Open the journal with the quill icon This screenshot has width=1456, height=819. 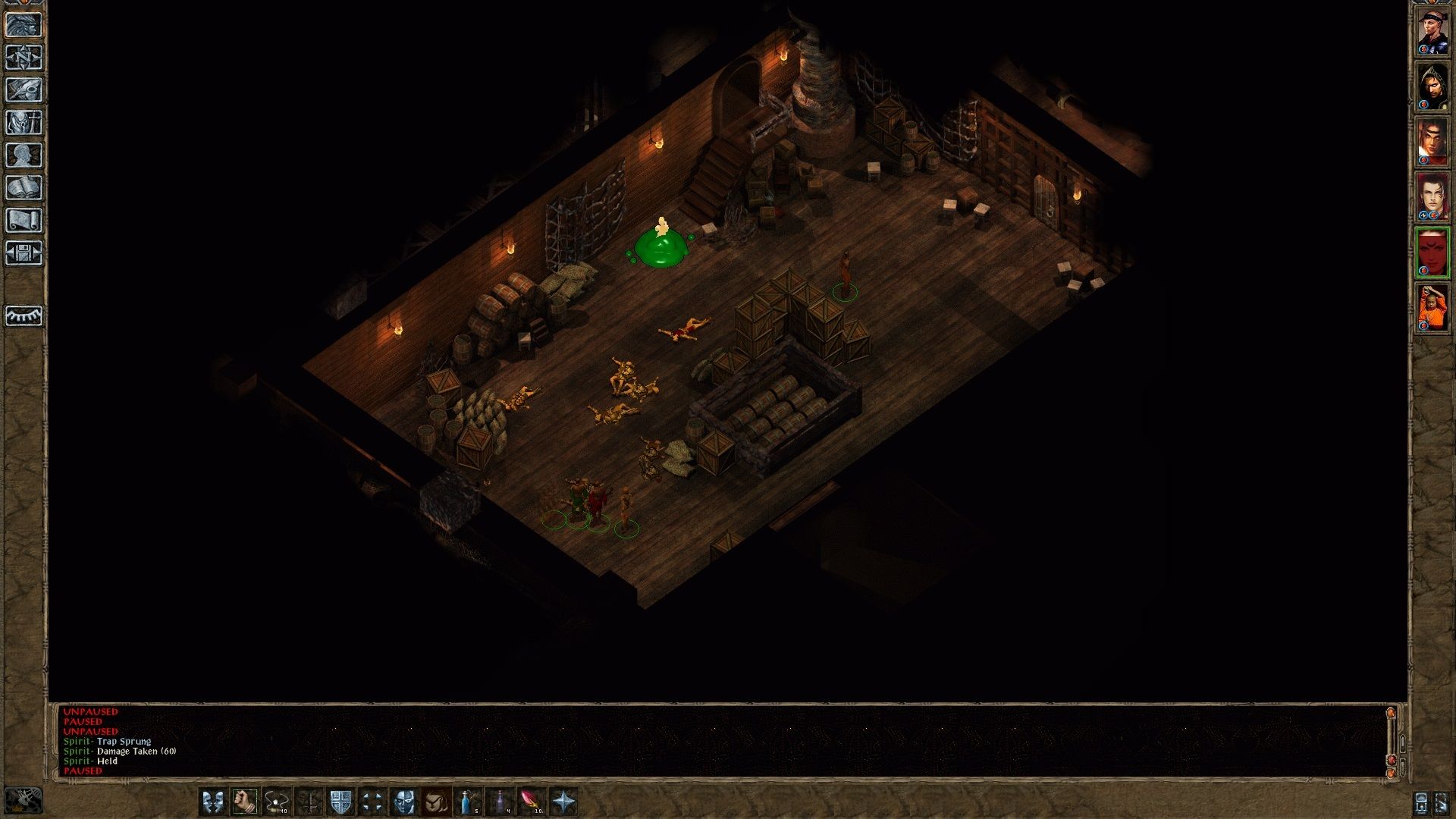pos(24,90)
